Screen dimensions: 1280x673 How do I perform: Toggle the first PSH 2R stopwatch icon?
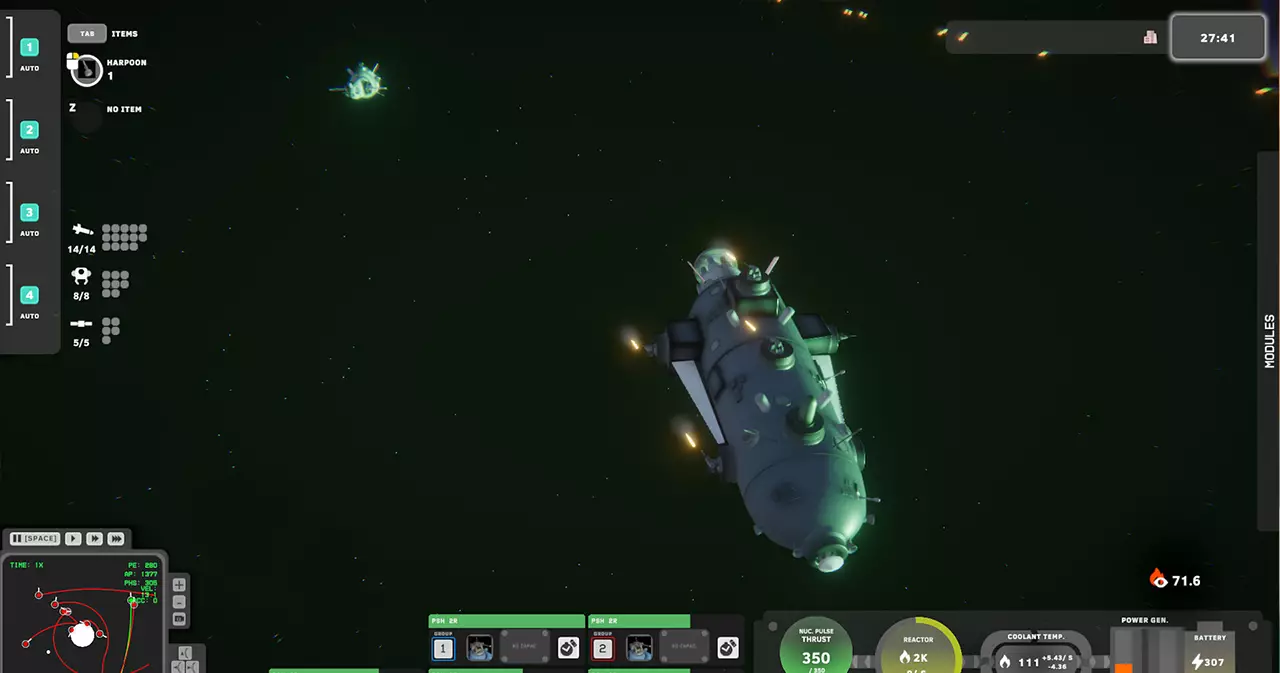(x=568, y=648)
